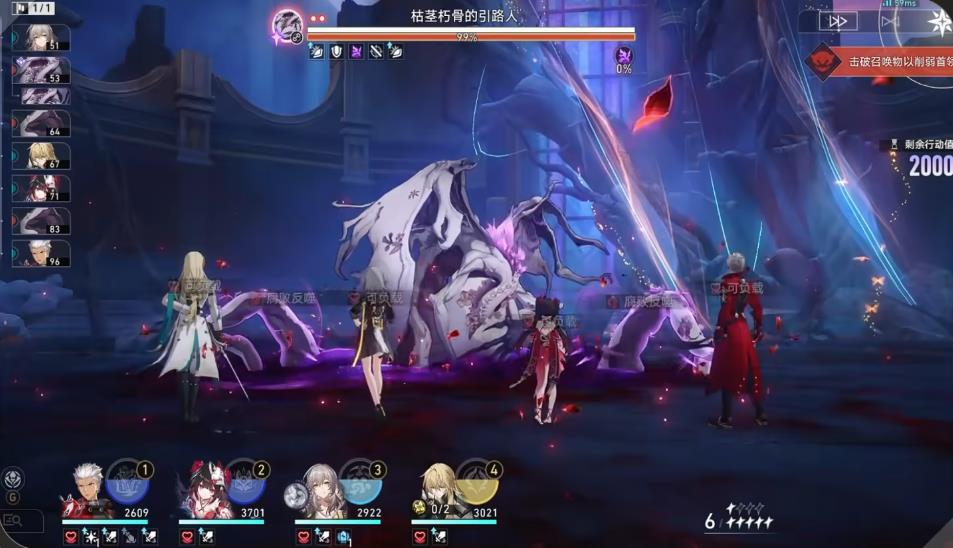
Task: Select the enemy turn order entry valued 53
Action: 41,70
